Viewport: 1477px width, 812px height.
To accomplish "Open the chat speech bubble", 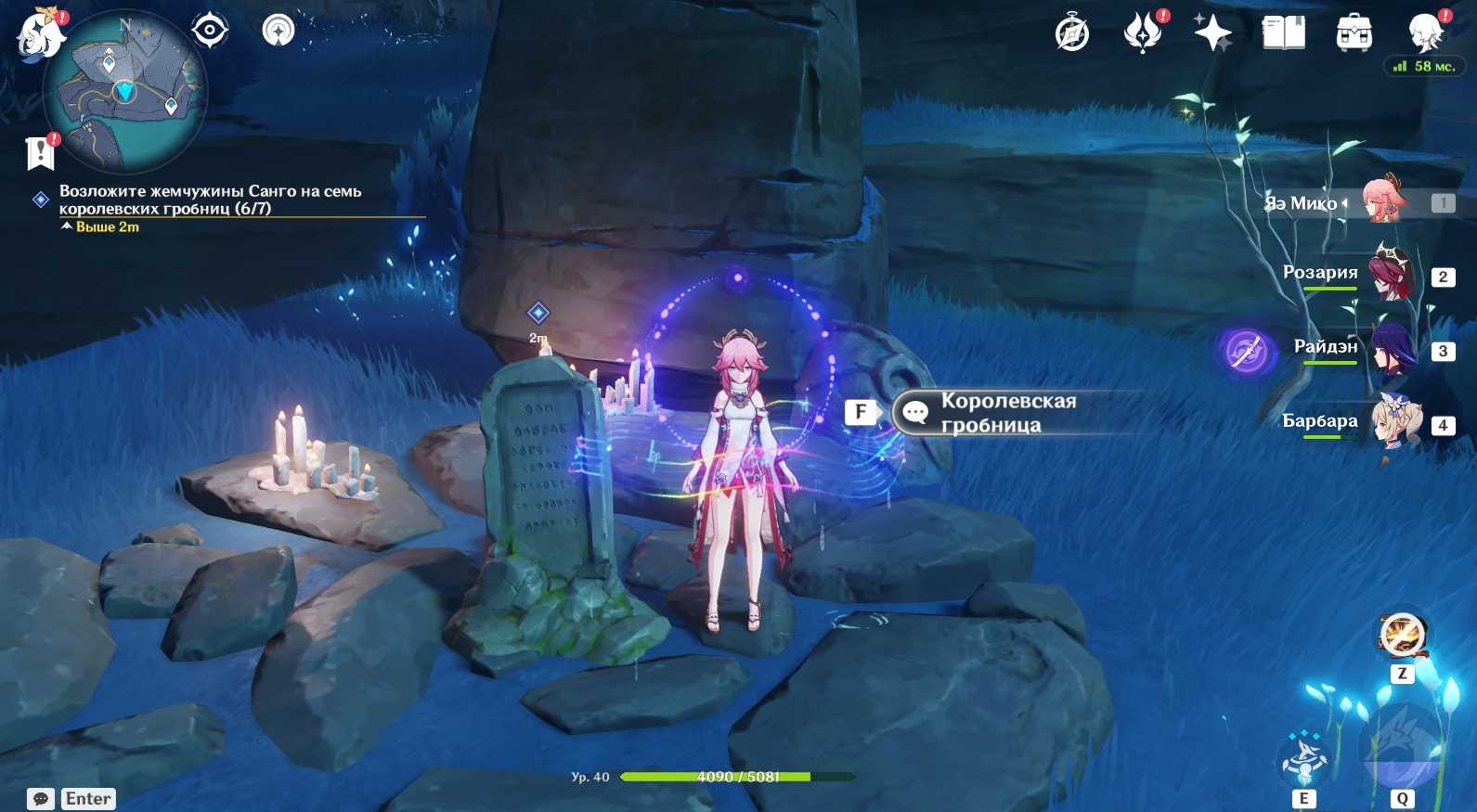I will [x=41, y=799].
